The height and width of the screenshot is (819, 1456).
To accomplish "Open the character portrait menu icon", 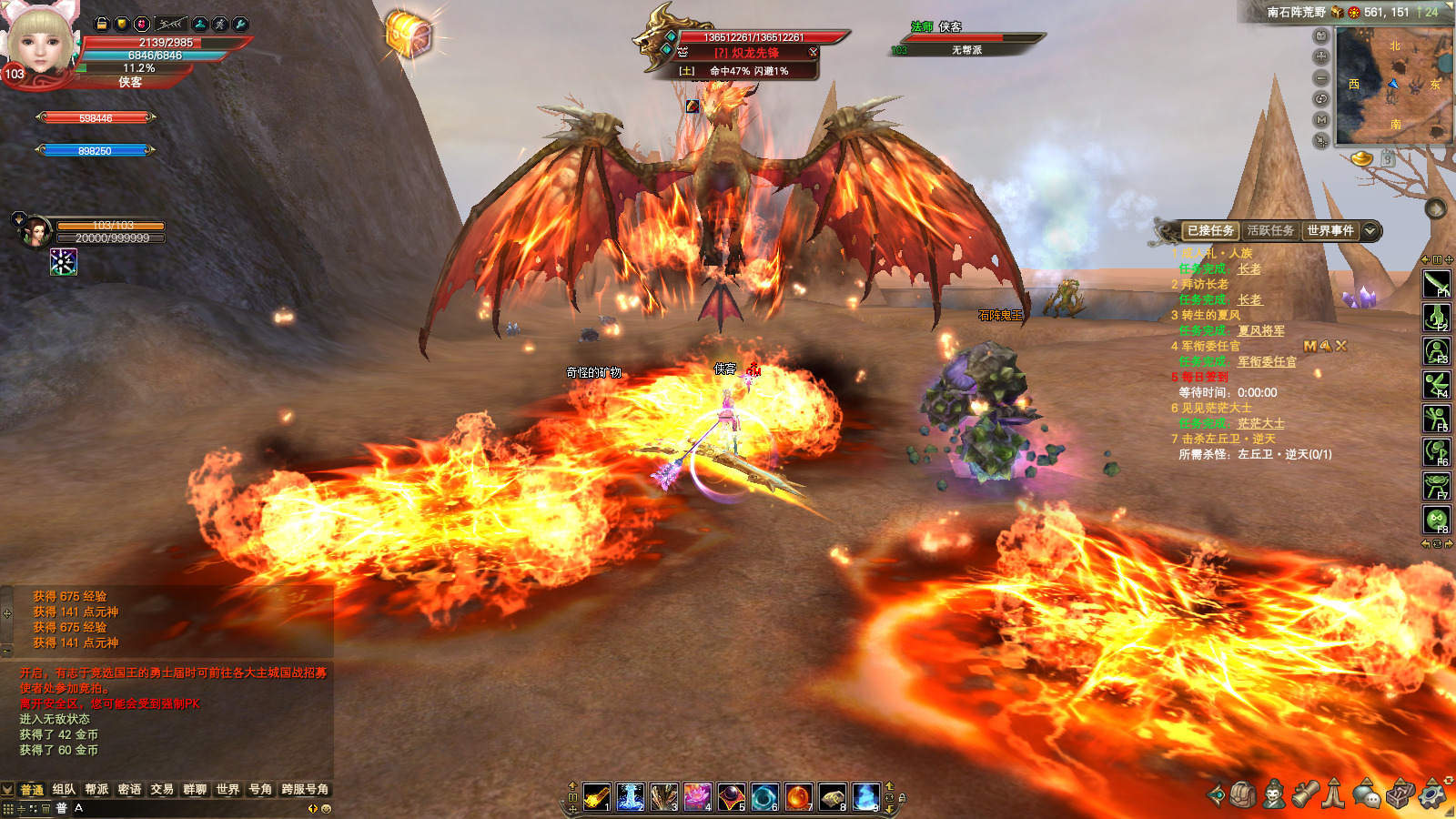I will click(x=1274, y=794).
